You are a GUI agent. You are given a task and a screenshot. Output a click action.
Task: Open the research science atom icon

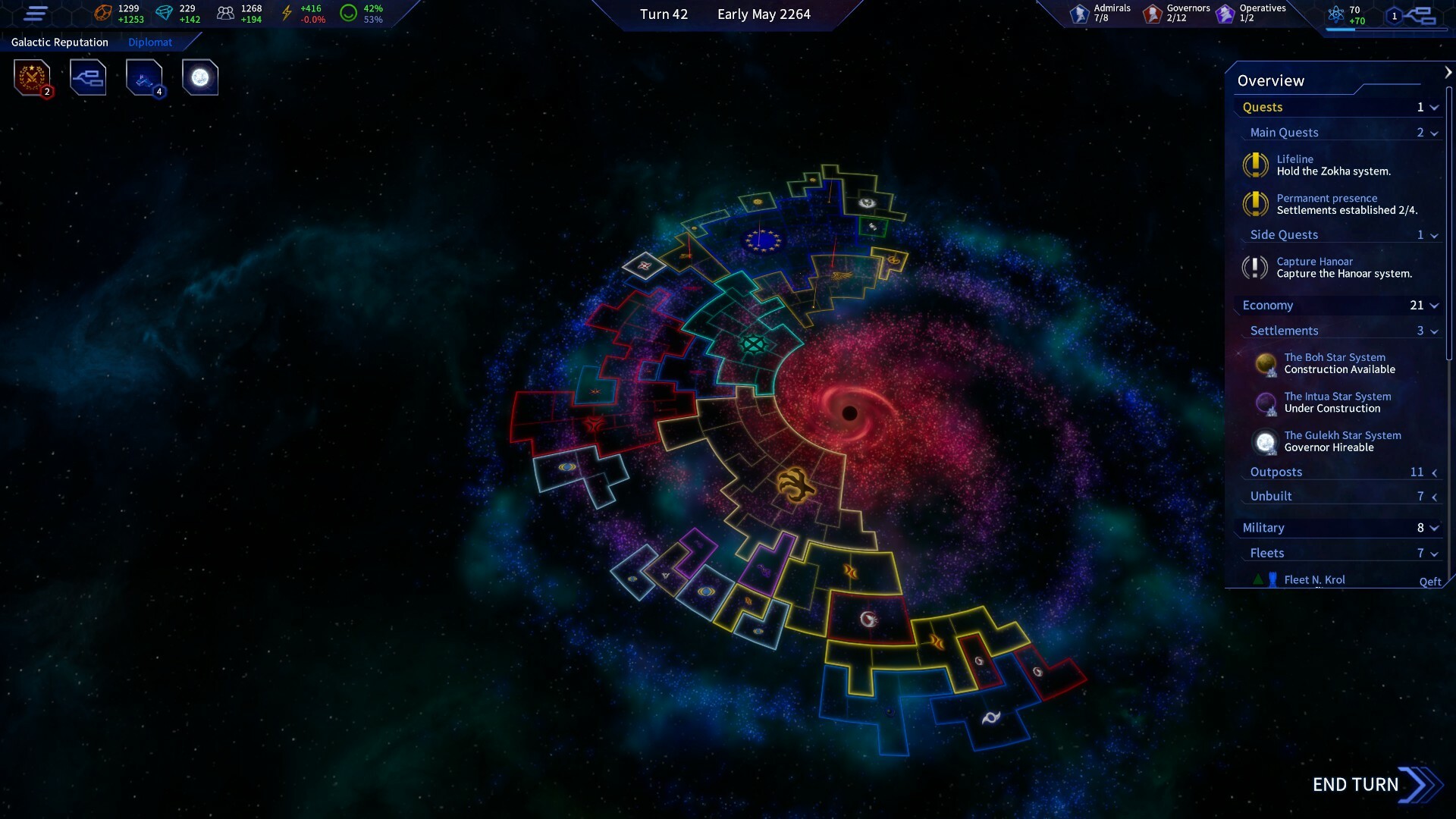(1336, 13)
